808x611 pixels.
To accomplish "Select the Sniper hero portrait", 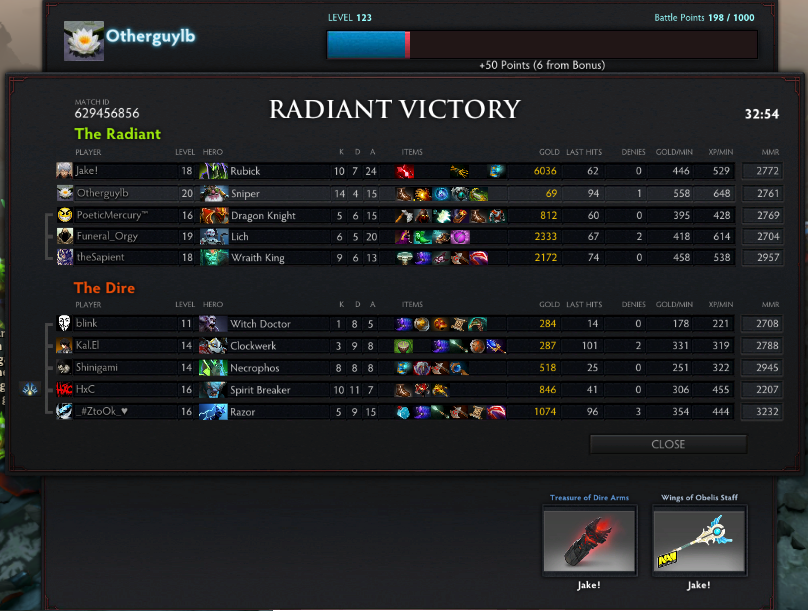I will tap(213, 193).
